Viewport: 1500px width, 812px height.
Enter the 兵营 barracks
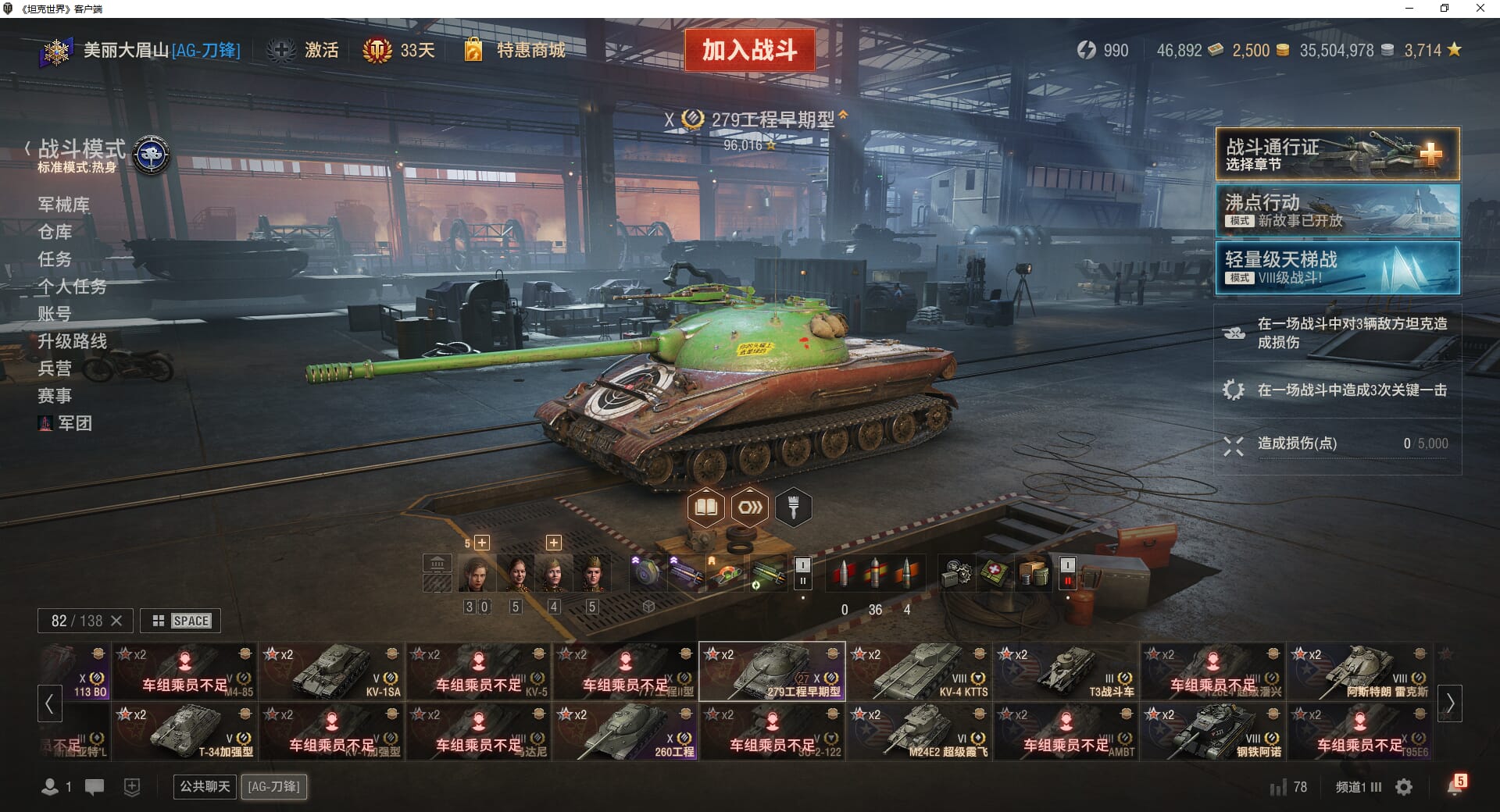click(x=55, y=369)
